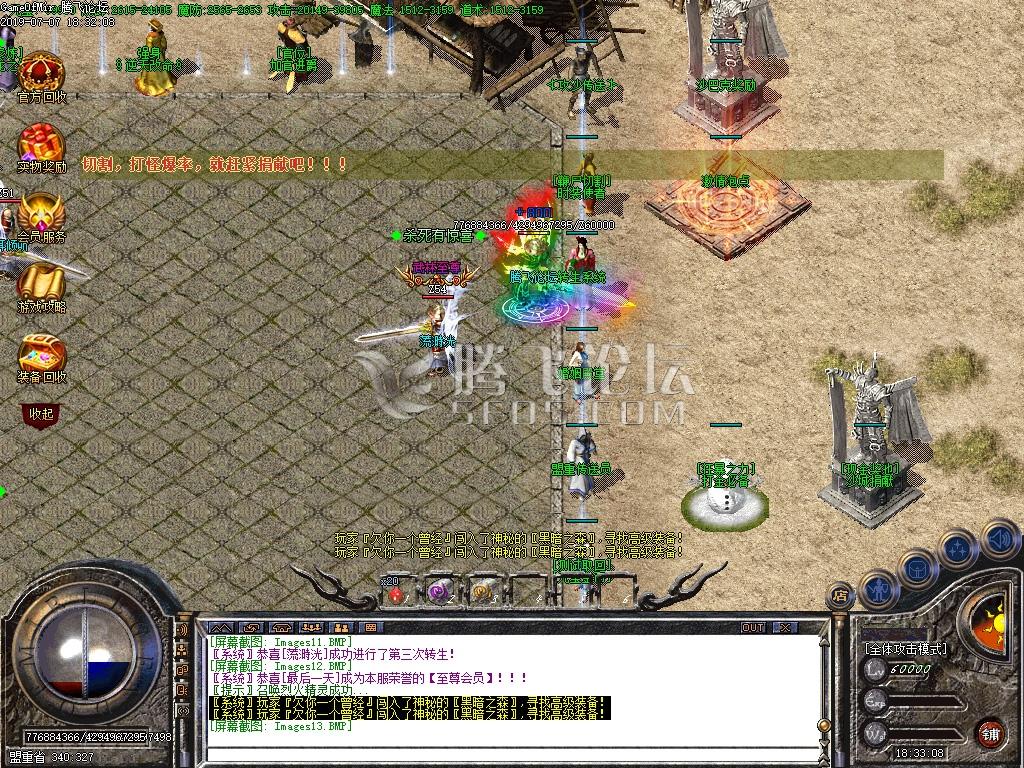This screenshot has height=768, width=1024.
Task: Open the round red 铺 stall button
Action: coord(990,731)
